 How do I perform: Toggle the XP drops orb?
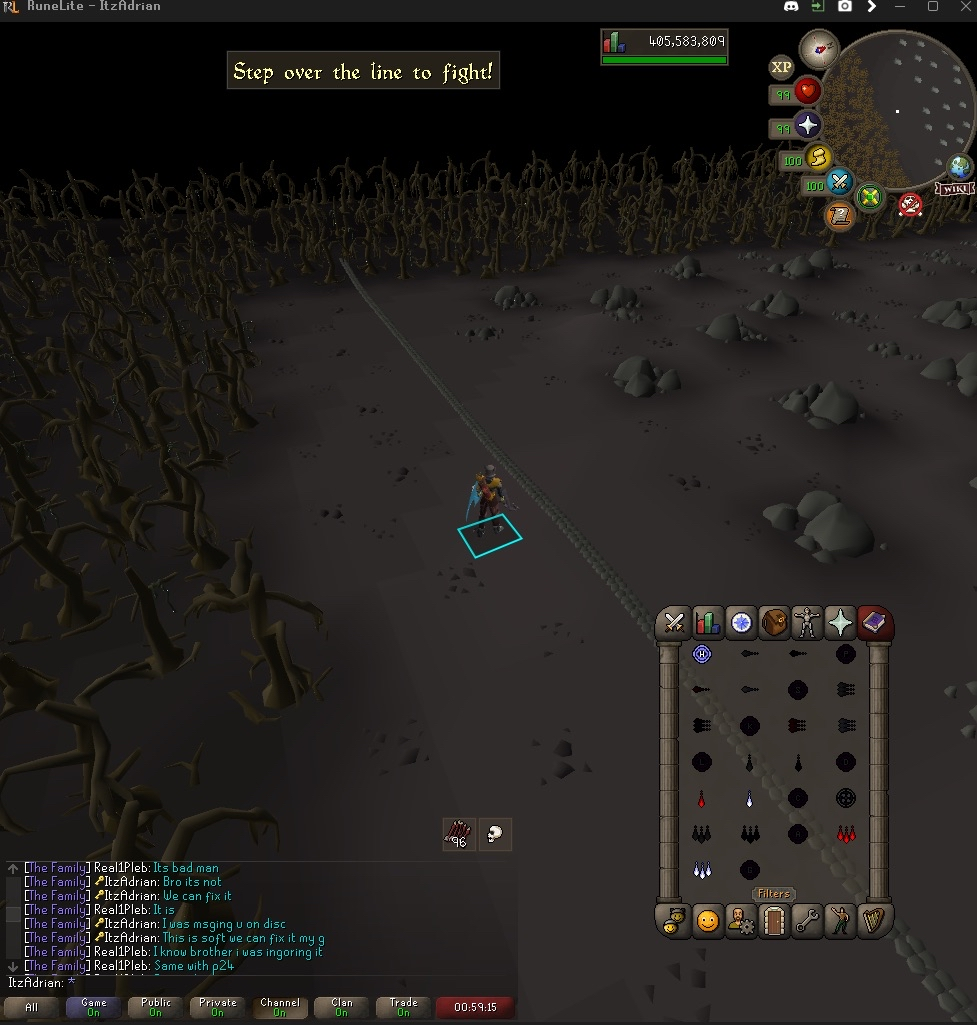781,67
